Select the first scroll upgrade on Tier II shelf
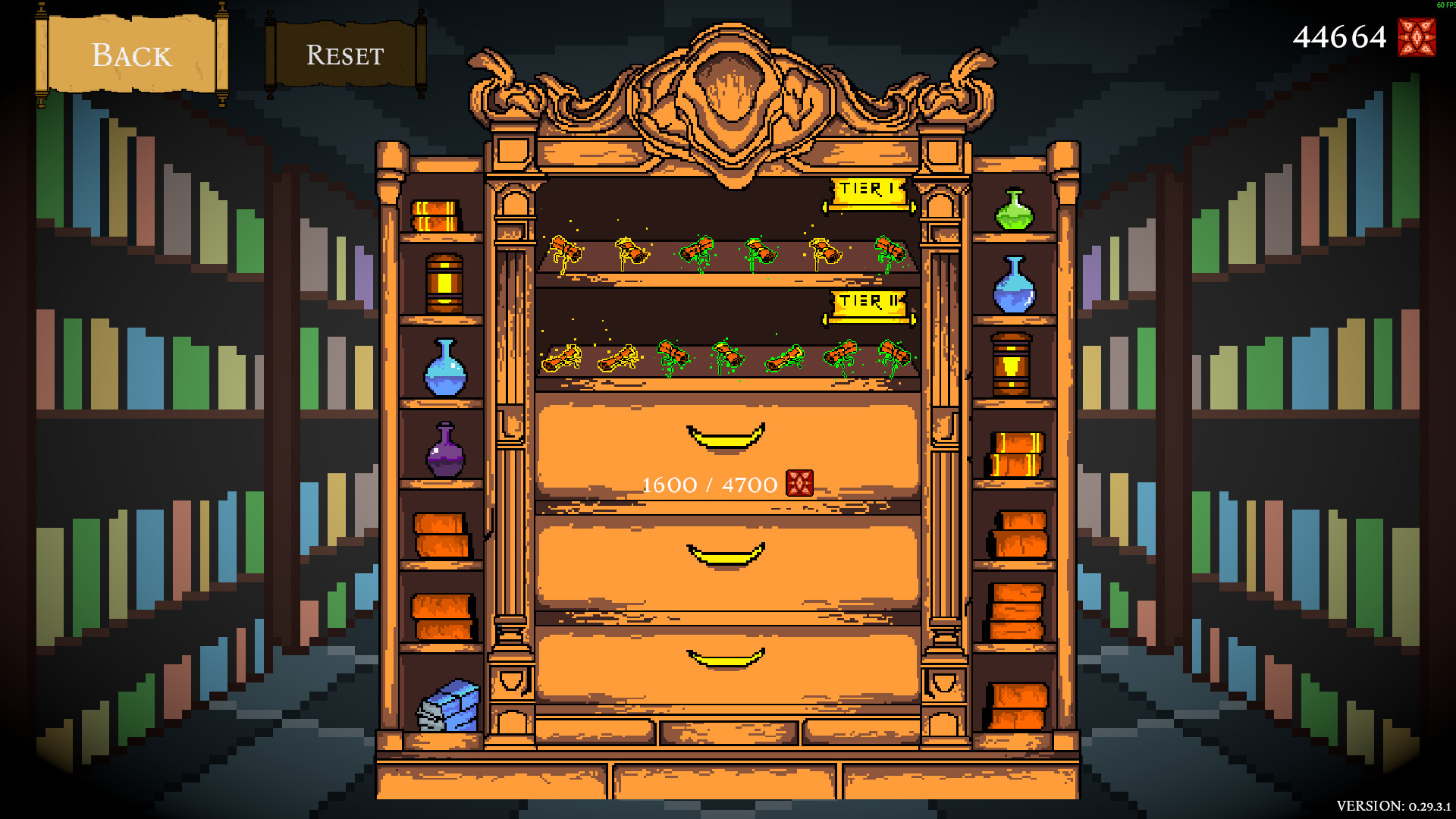 (561, 356)
